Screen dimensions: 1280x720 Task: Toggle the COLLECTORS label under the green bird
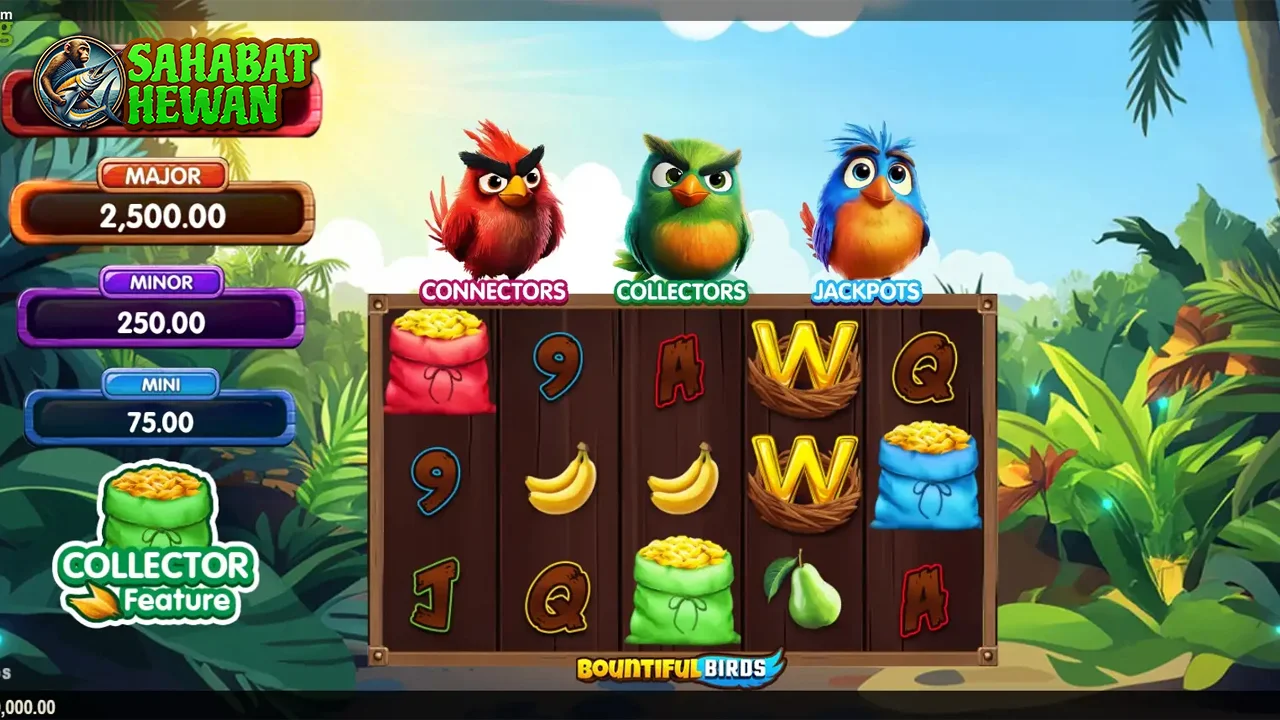tap(681, 292)
